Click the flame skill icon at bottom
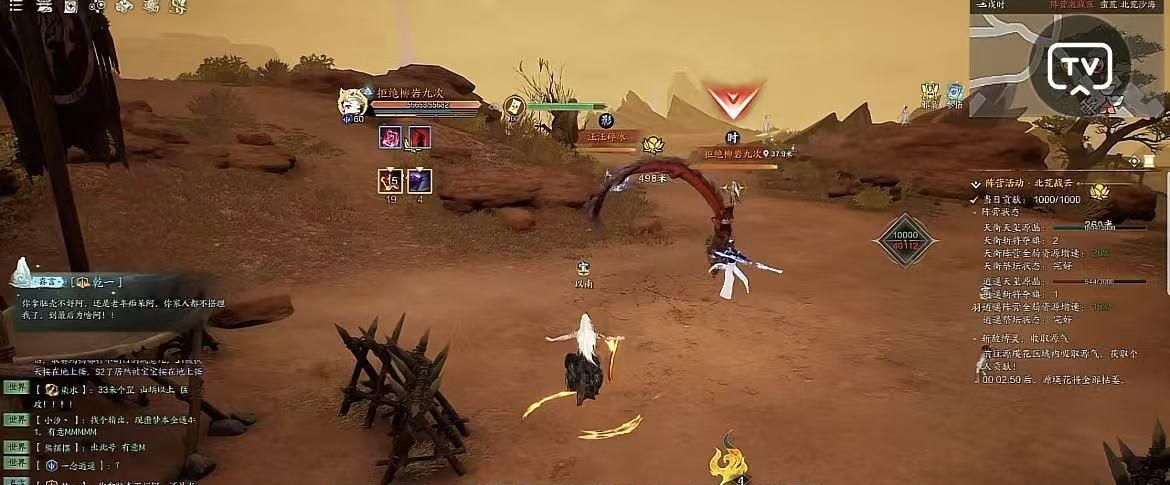This screenshot has height=485, width=1170. [x=726, y=461]
